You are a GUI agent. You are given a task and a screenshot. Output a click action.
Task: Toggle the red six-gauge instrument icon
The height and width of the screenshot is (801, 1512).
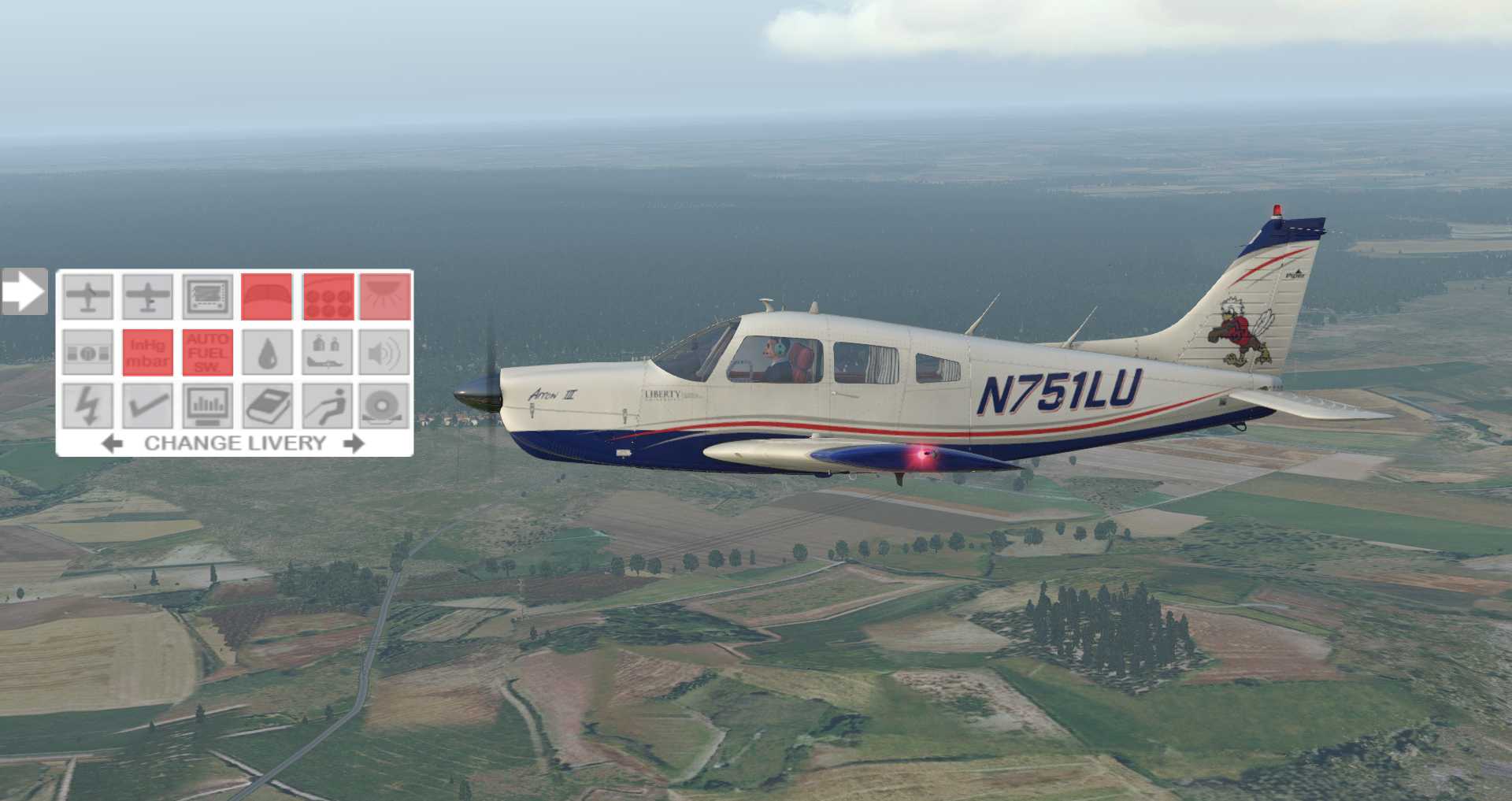328,297
